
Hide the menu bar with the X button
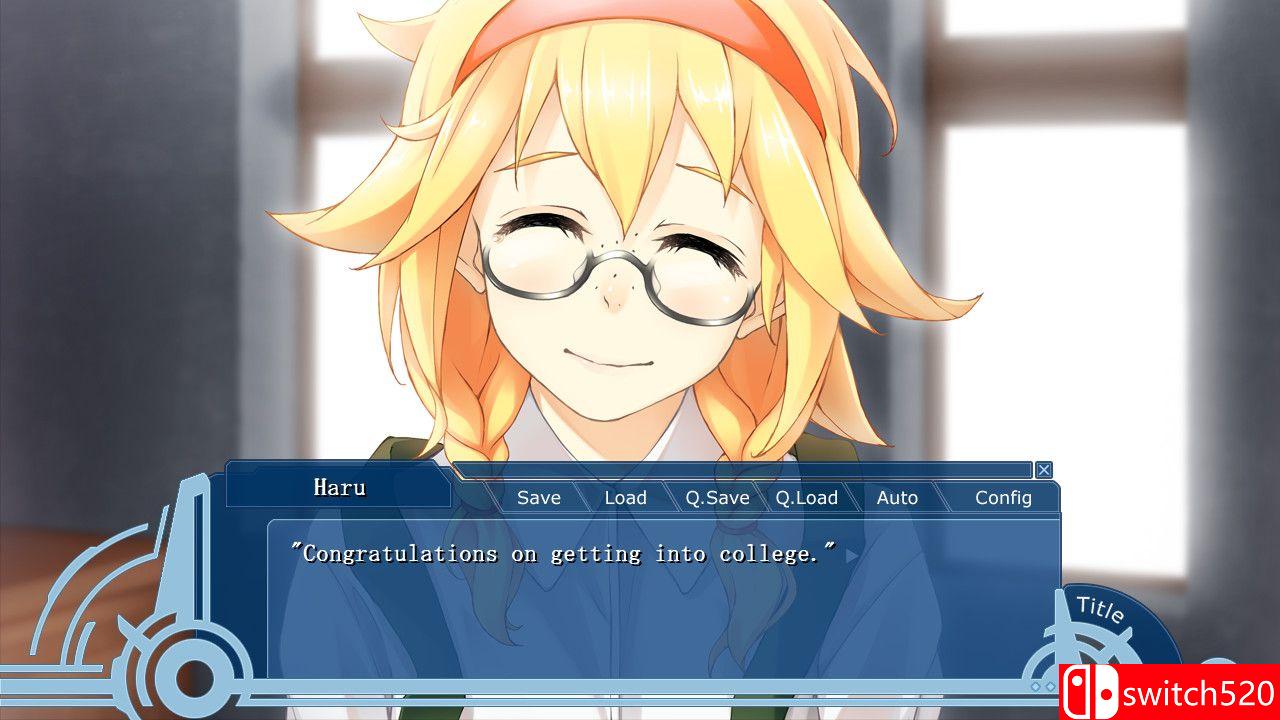[x=1044, y=469]
